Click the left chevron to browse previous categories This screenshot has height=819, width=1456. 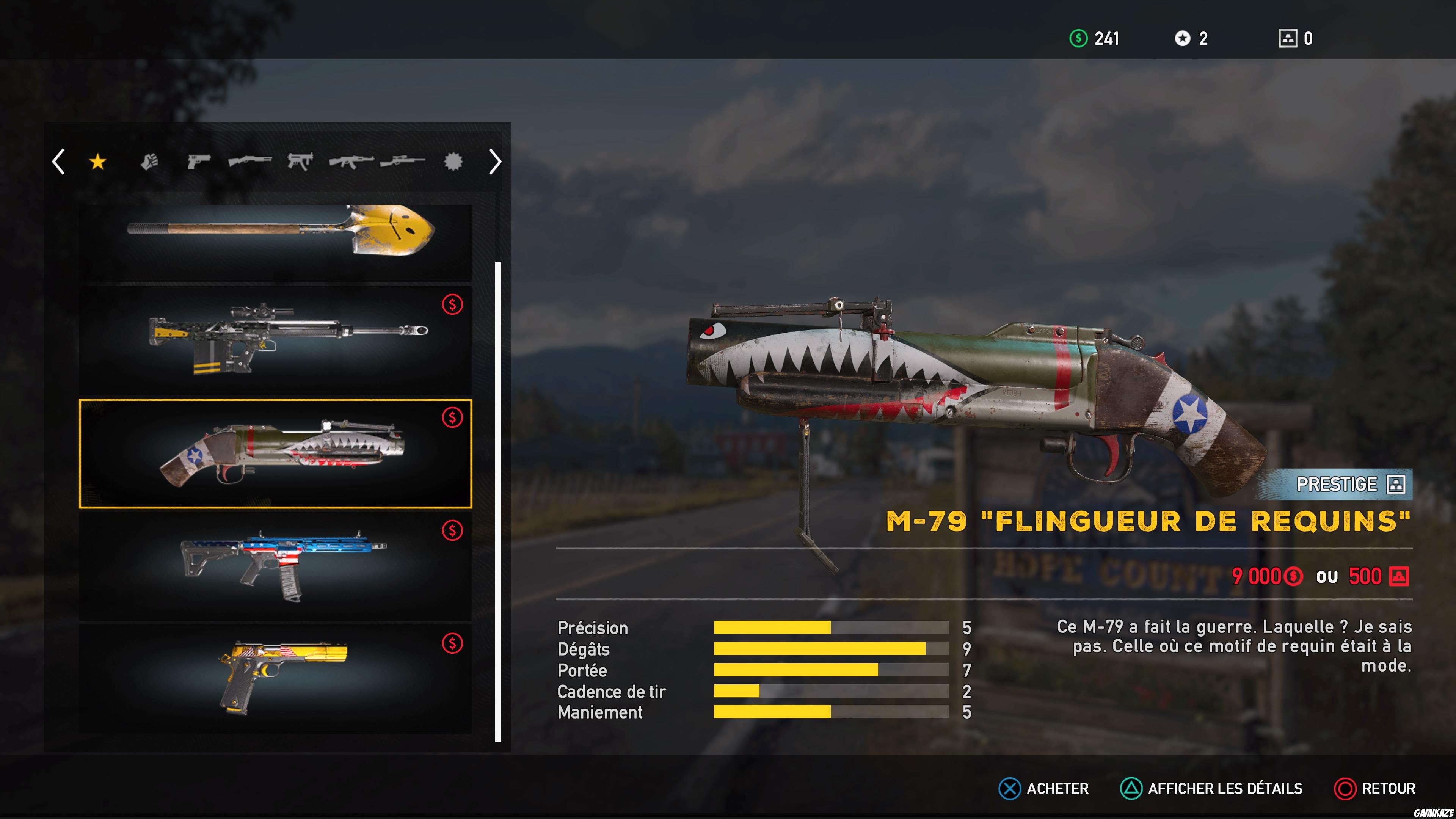[x=58, y=162]
